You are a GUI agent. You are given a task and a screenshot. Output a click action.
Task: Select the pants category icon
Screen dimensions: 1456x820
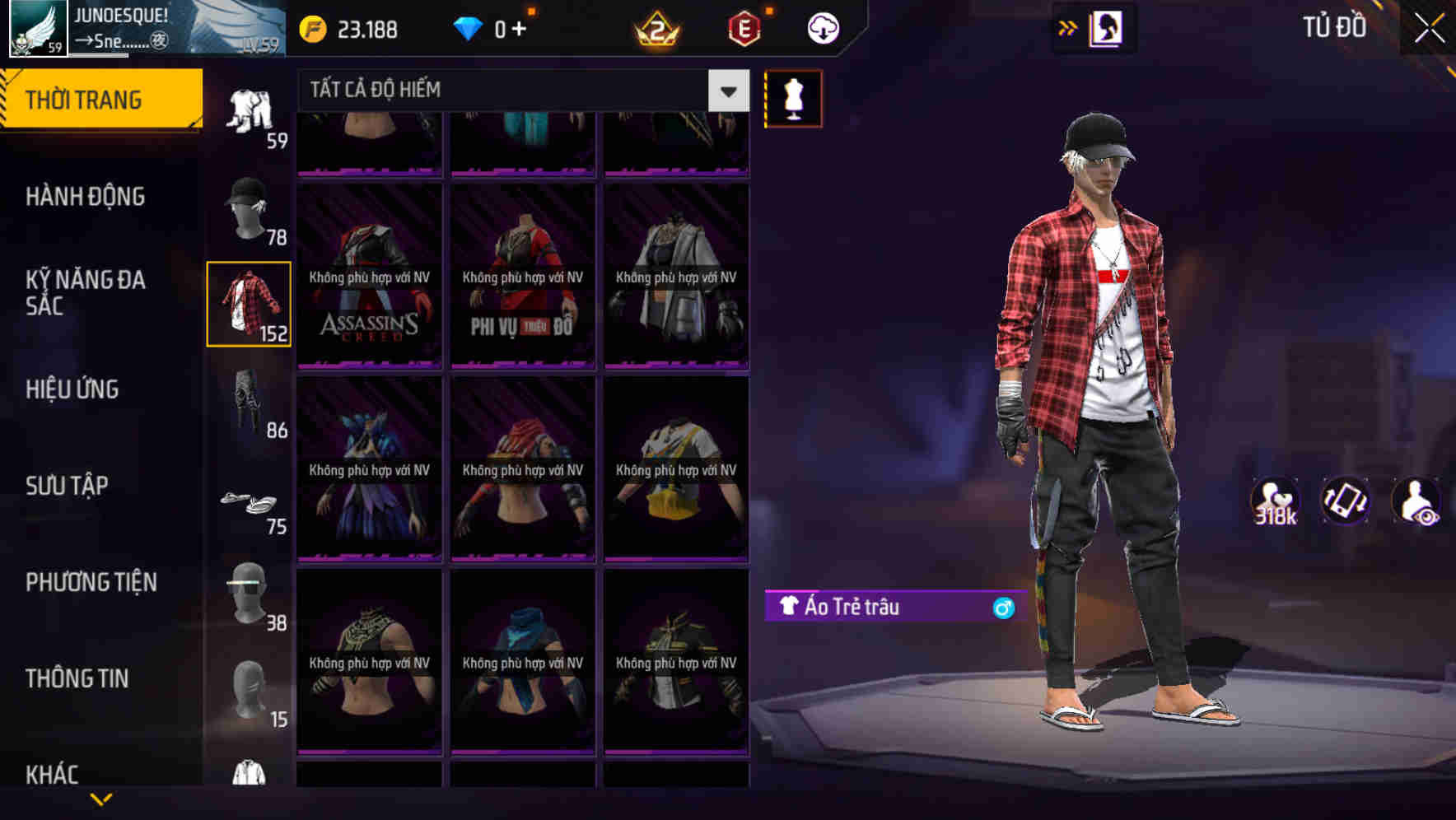[x=247, y=403]
